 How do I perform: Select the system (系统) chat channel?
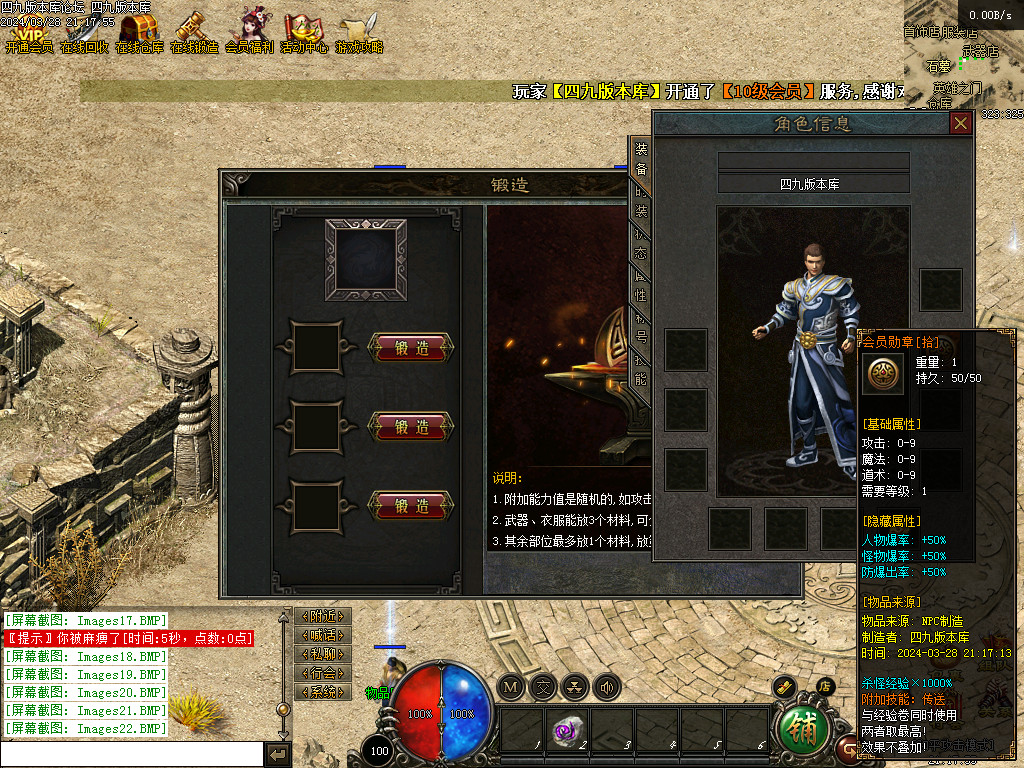[323, 692]
